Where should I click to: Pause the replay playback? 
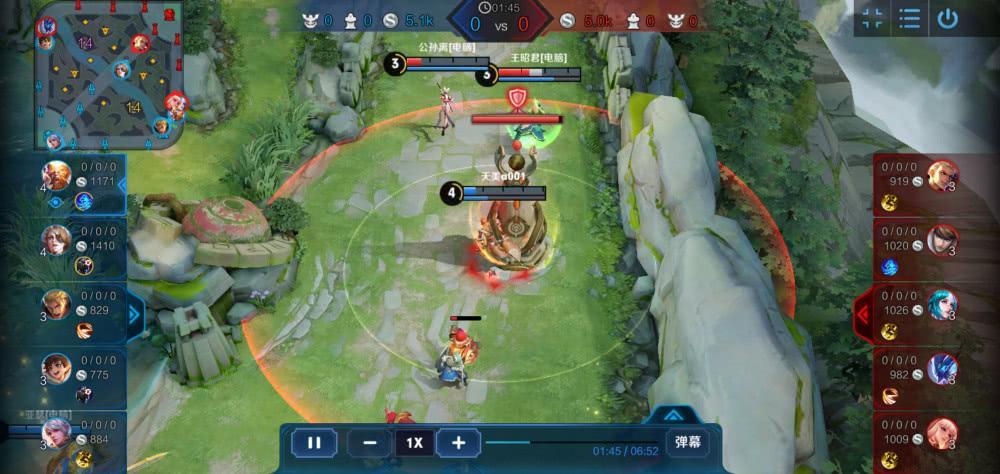coord(314,442)
